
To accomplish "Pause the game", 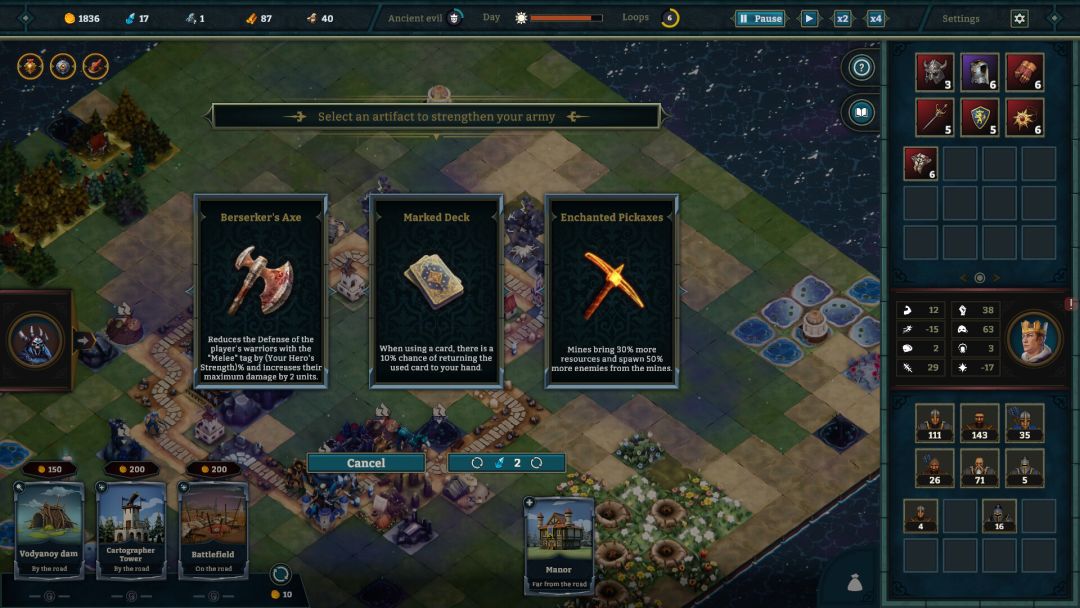I will (x=759, y=18).
